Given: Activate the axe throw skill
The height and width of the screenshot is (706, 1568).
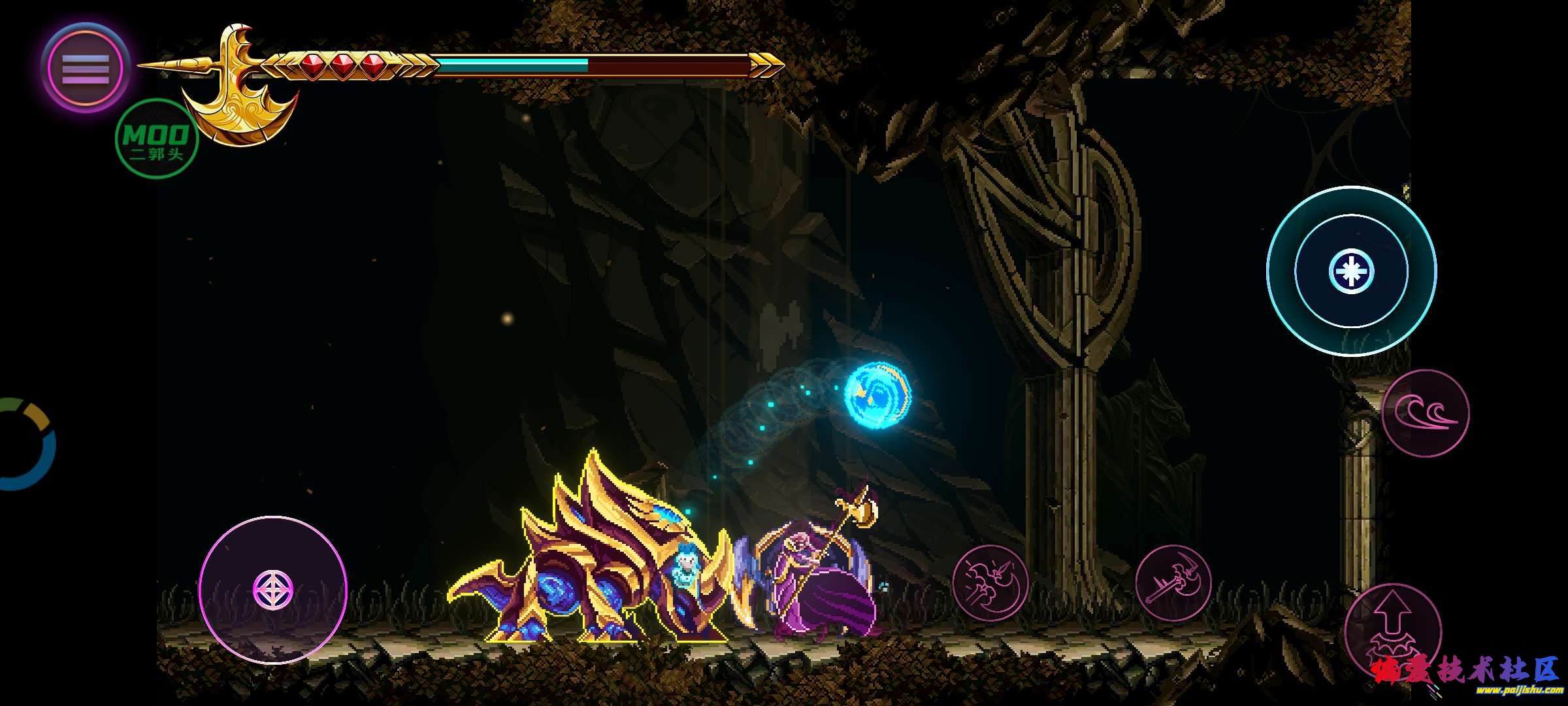Looking at the screenshot, I should tap(1173, 582).
